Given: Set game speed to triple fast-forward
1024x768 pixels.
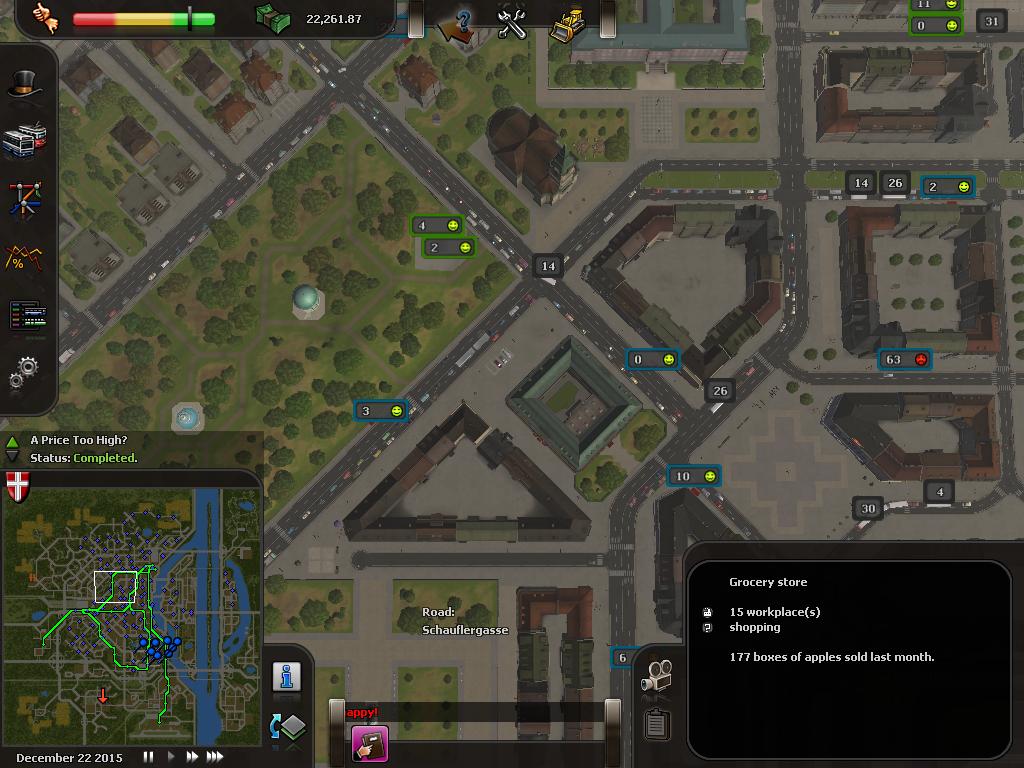Looking at the screenshot, I should (x=214, y=757).
